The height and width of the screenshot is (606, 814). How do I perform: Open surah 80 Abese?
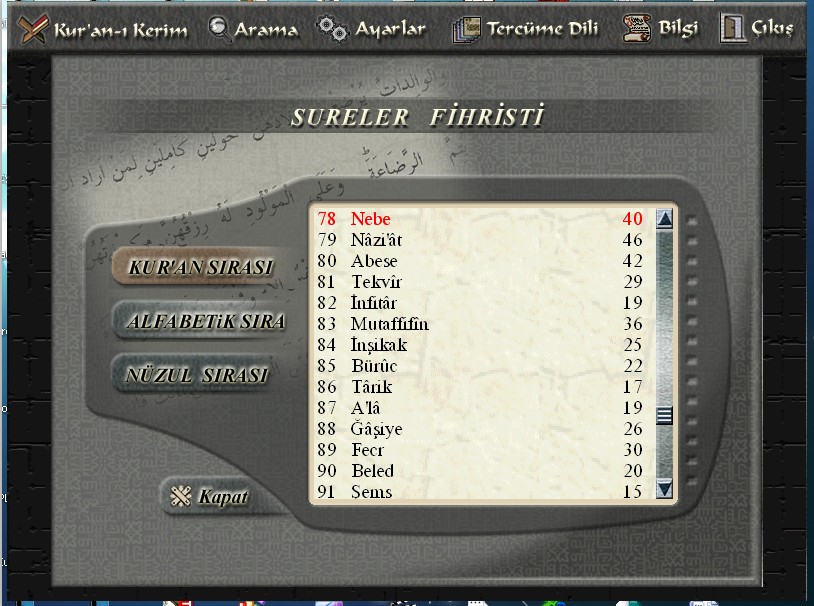click(x=373, y=261)
